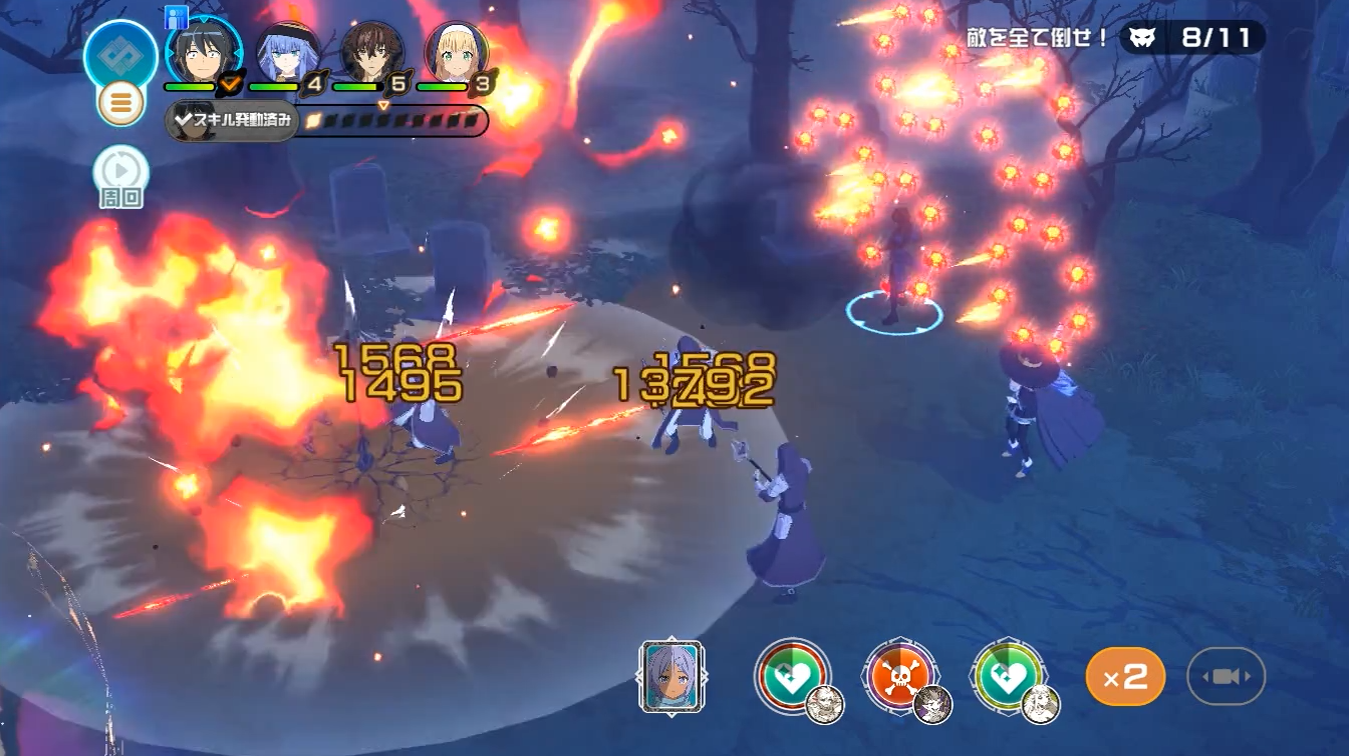Image resolution: width=1349 pixels, height=756 pixels.
Task: Open the orange hamburger menu button
Action: click(120, 103)
